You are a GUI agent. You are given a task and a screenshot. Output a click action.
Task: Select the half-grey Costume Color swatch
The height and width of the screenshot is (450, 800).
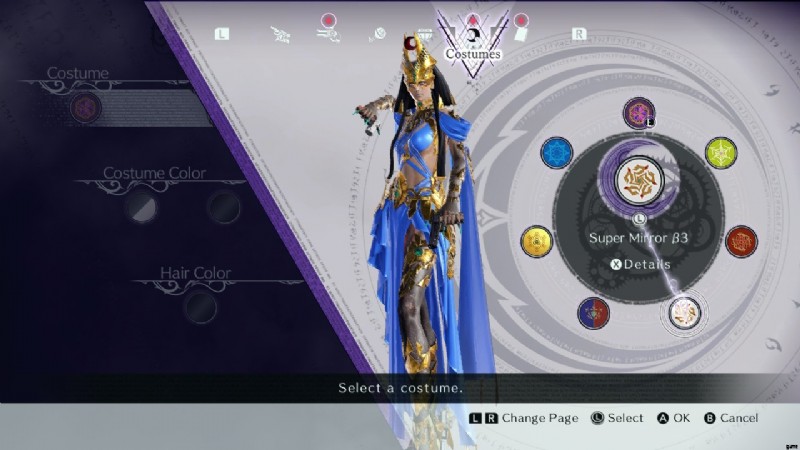coord(140,207)
